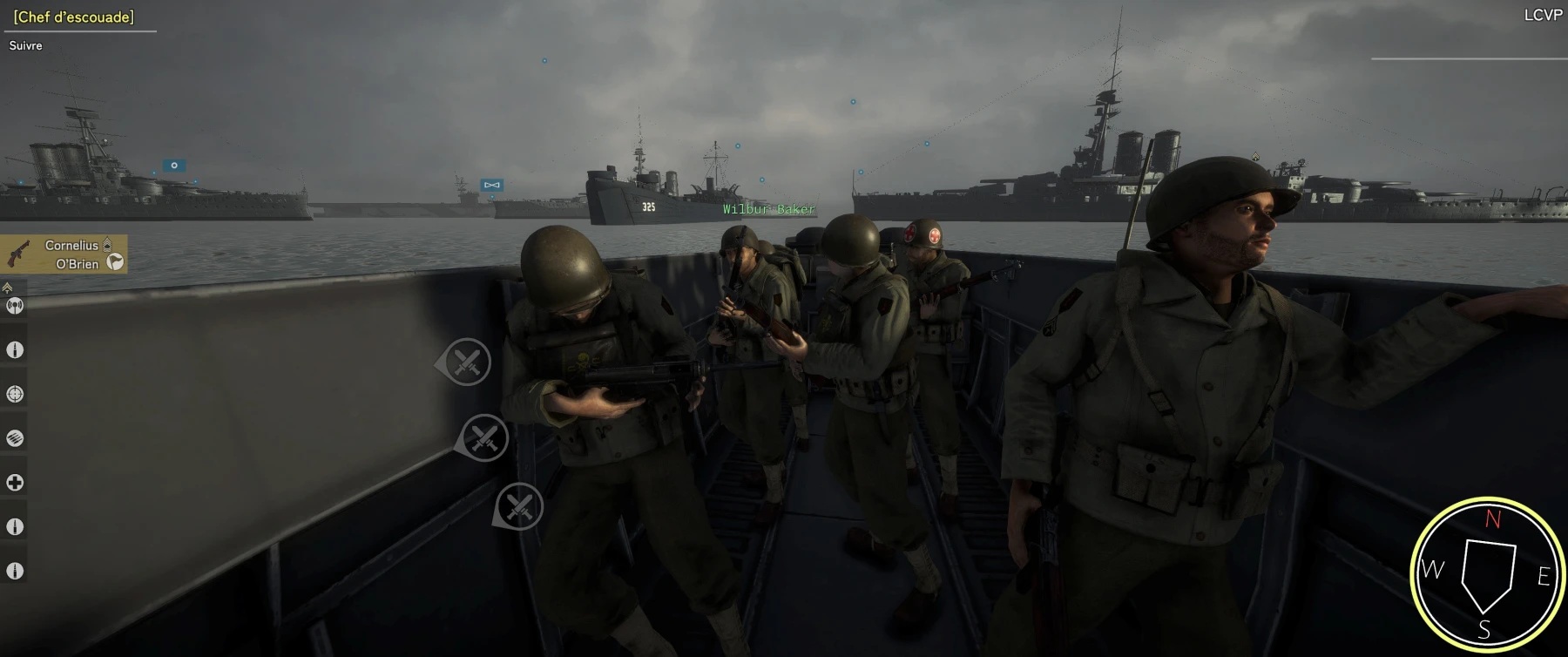Select the stacked-bullets gunner squad member icon
The image size is (1568, 657).
15,438
